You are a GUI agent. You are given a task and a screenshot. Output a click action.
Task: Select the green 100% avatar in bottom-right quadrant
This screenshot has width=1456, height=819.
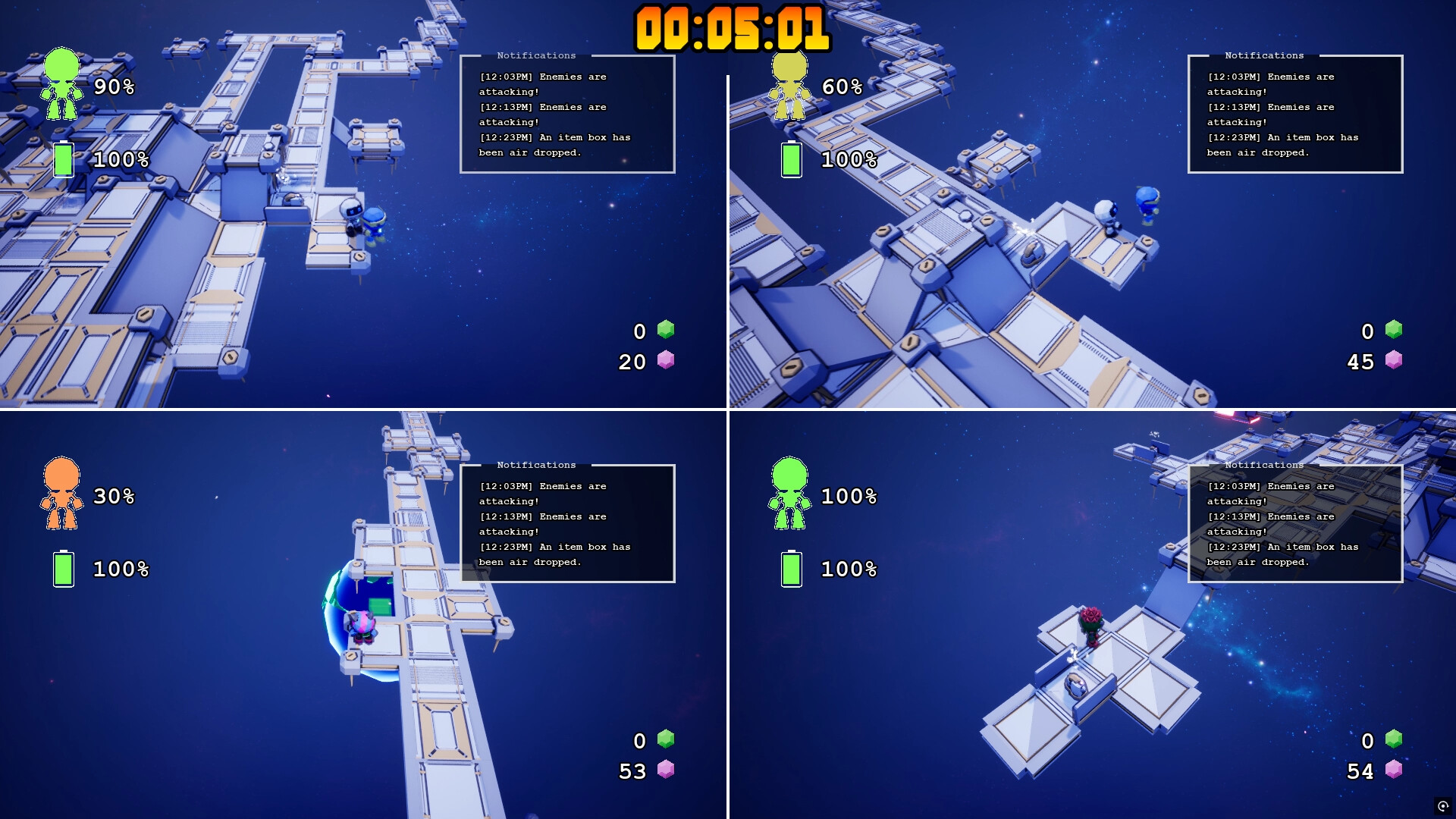(x=790, y=494)
